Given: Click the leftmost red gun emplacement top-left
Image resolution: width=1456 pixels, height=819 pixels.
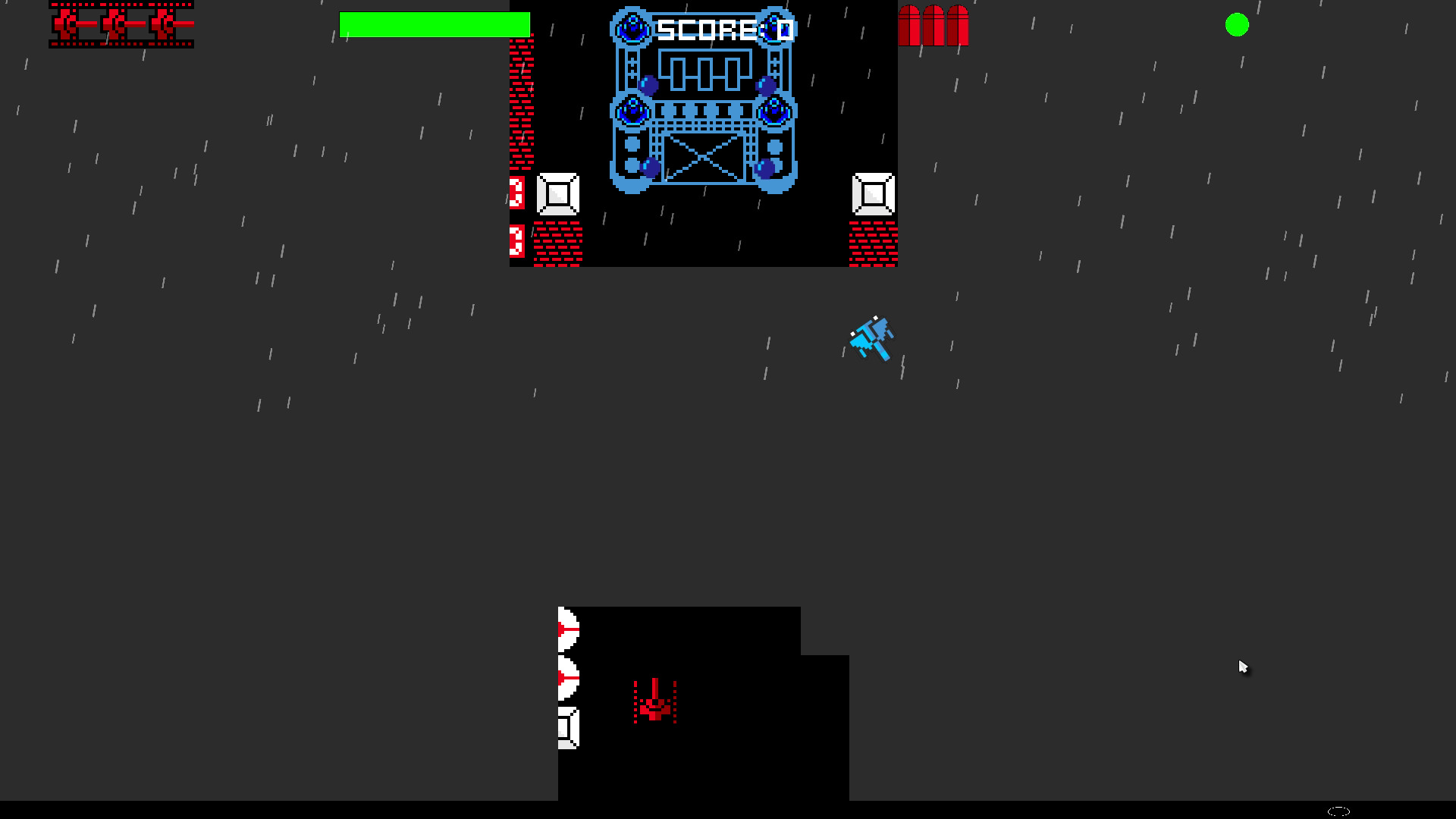Looking at the screenshot, I should [x=68, y=24].
